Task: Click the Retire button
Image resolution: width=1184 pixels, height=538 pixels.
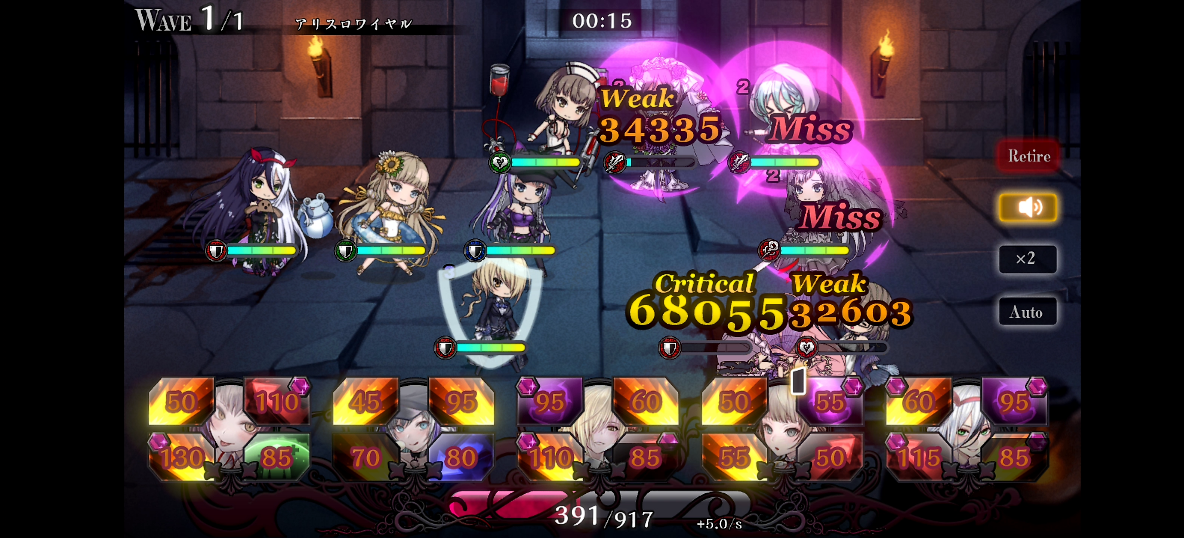Action: point(1028,156)
